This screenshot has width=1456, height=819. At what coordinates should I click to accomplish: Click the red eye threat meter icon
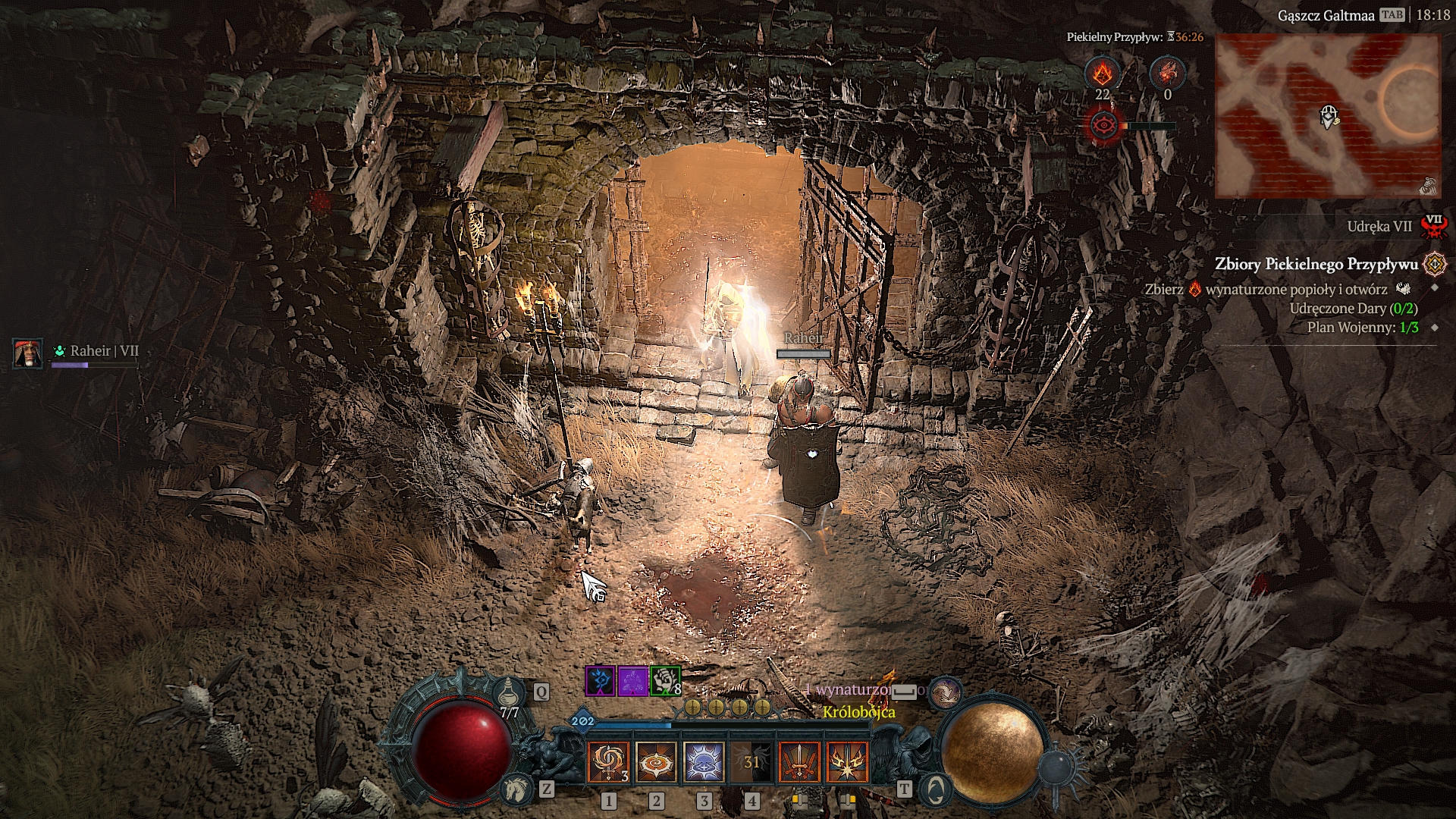(1102, 125)
